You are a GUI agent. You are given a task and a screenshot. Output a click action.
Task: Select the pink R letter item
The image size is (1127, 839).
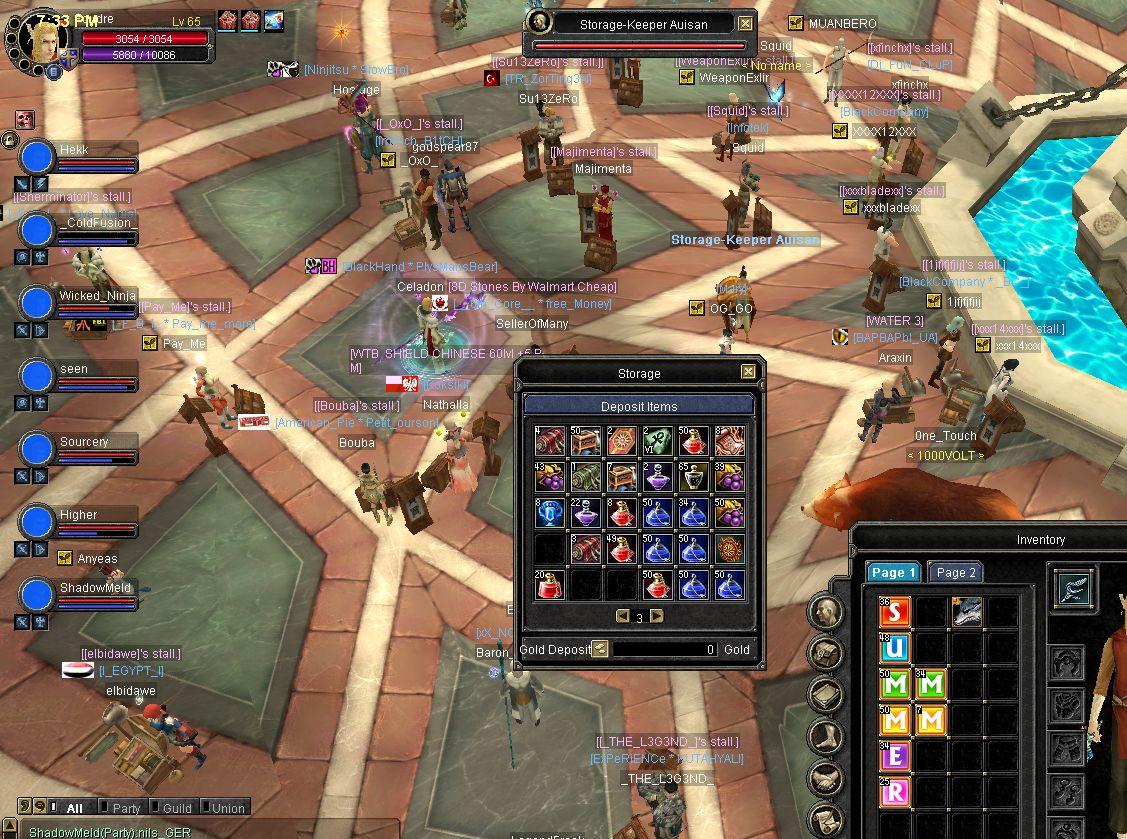coord(896,792)
